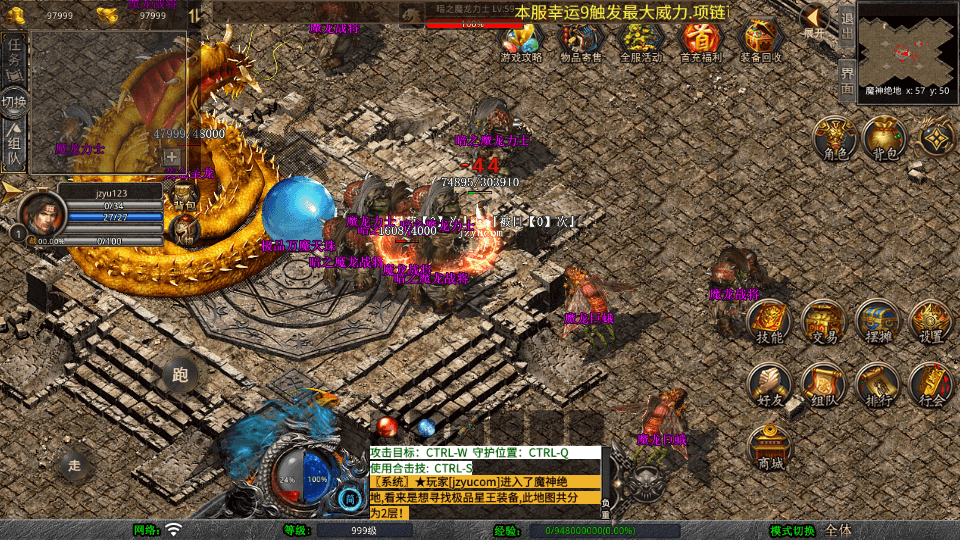Image resolution: width=960 pixels, height=540 pixels.
Task: Click the 界面 interface button
Action: [846, 78]
